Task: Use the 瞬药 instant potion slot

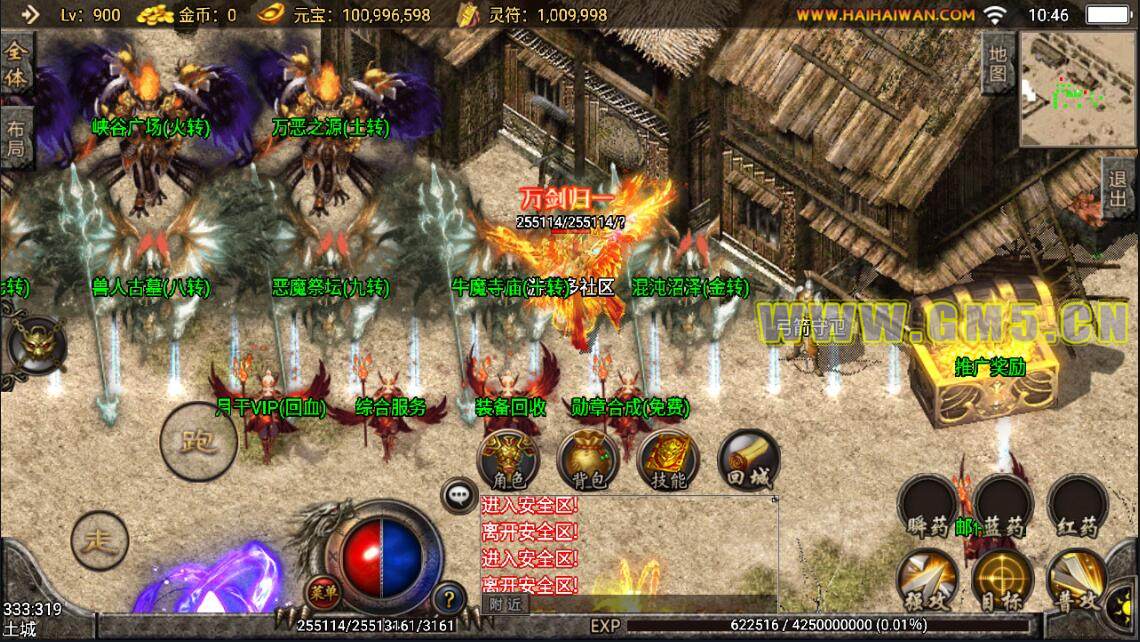Action: pos(929,507)
